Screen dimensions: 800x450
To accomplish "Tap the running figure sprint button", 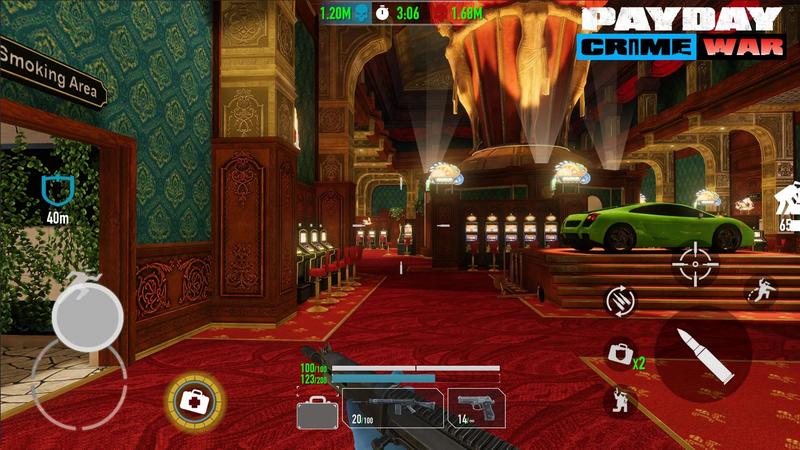I will (762, 291).
